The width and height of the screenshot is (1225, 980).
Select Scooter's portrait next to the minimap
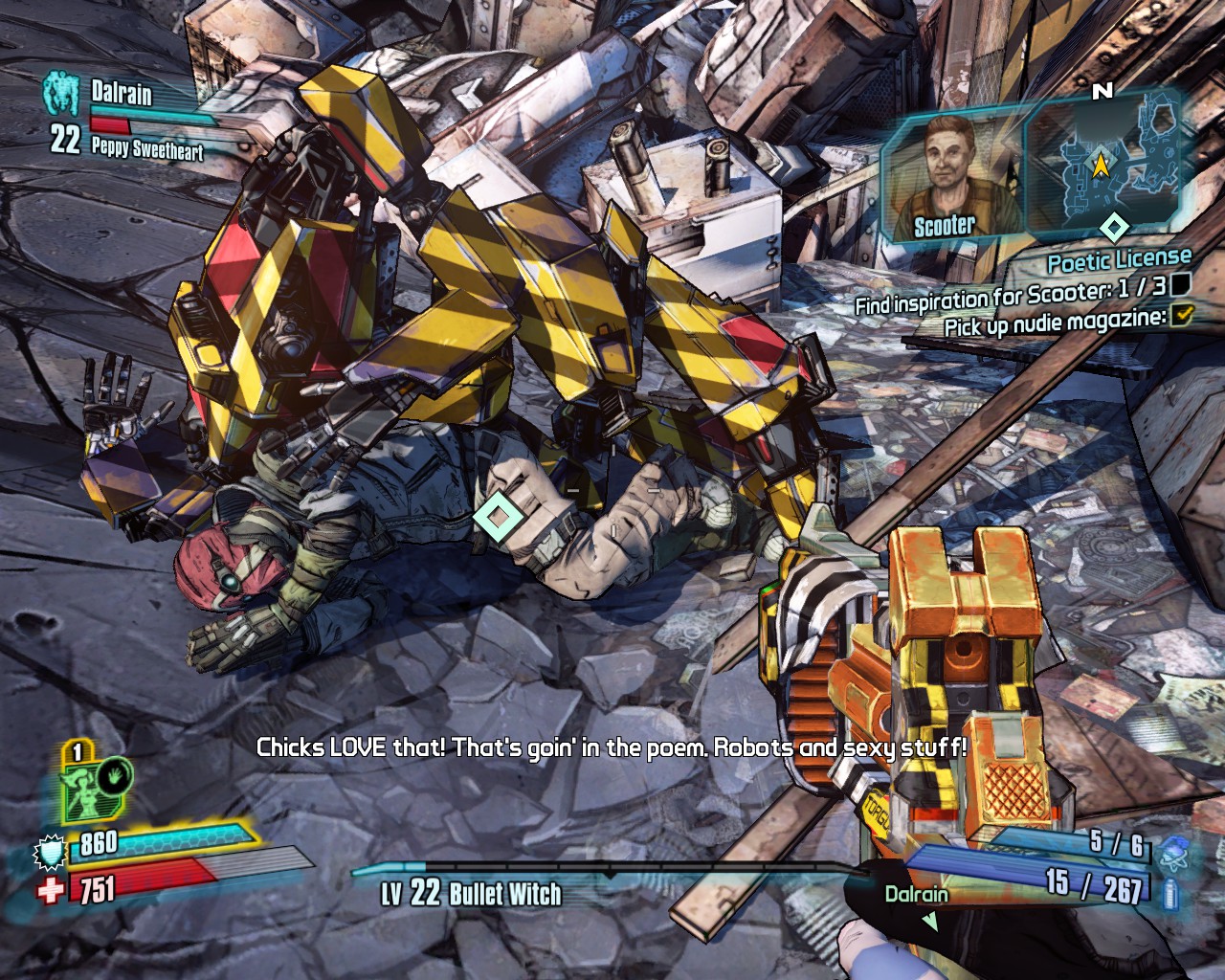[949, 177]
